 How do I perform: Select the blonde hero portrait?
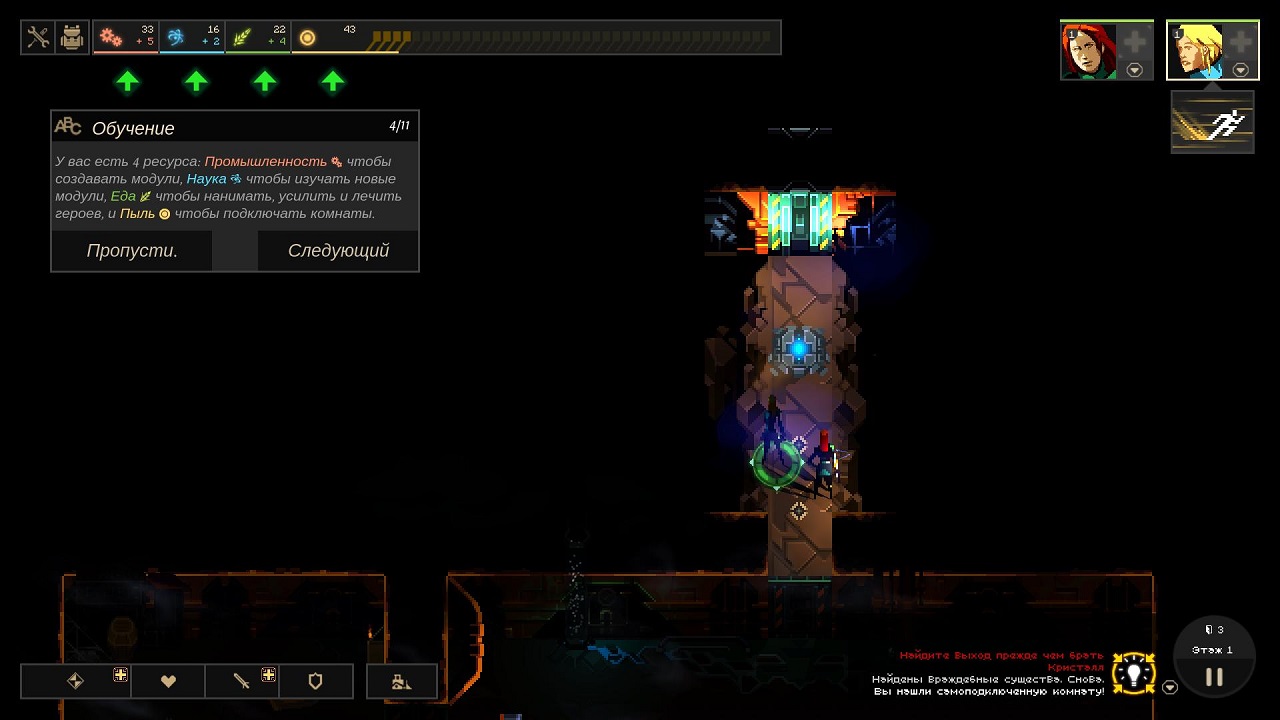tap(1195, 50)
